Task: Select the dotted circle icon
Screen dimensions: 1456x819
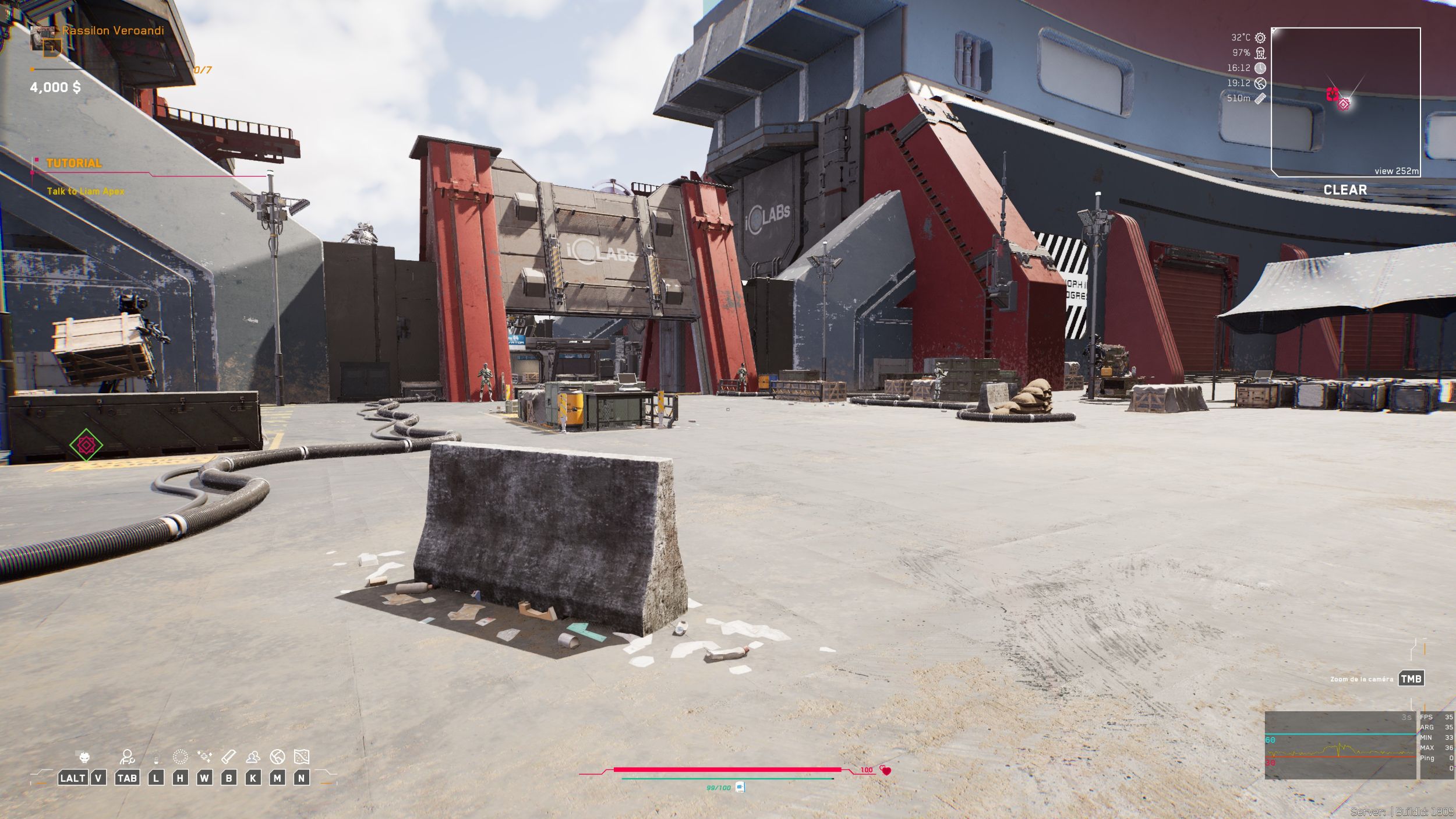Action: 181,757
